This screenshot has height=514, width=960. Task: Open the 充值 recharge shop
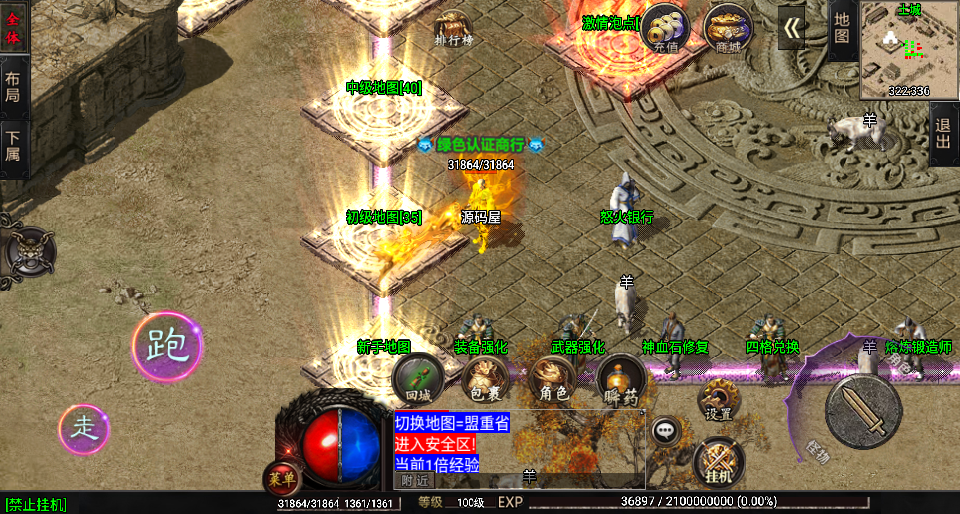click(666, 30)
